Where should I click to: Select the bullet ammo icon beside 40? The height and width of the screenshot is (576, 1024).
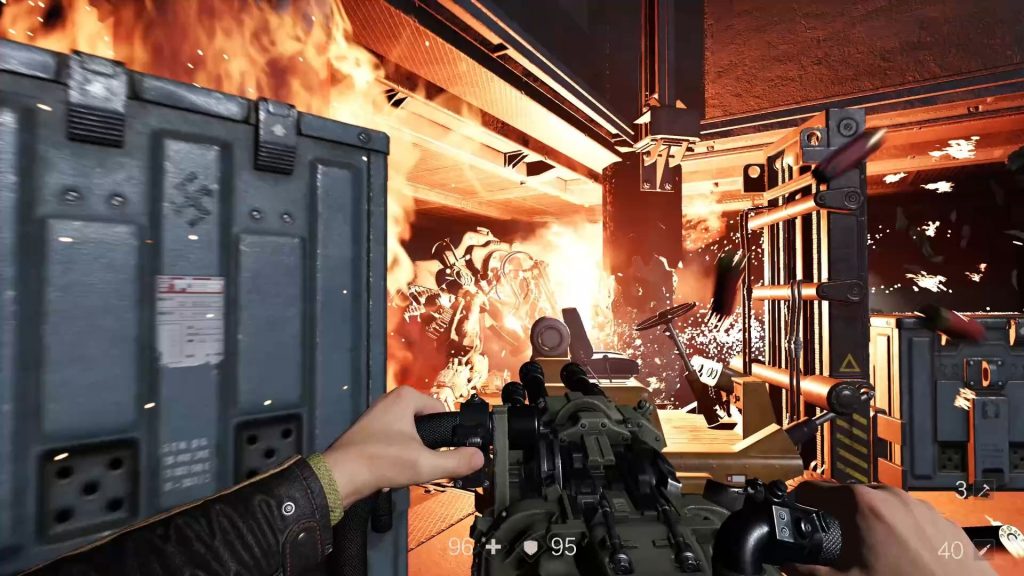tap(984, 549)
